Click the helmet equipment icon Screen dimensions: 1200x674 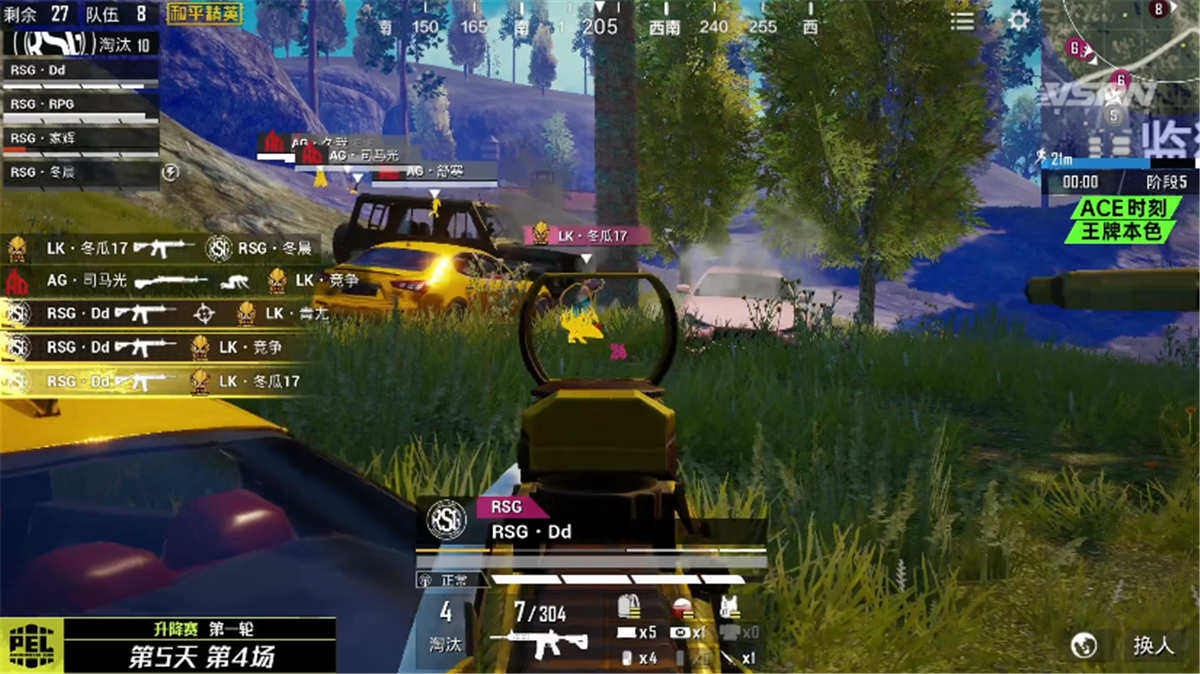coord(682,606)
